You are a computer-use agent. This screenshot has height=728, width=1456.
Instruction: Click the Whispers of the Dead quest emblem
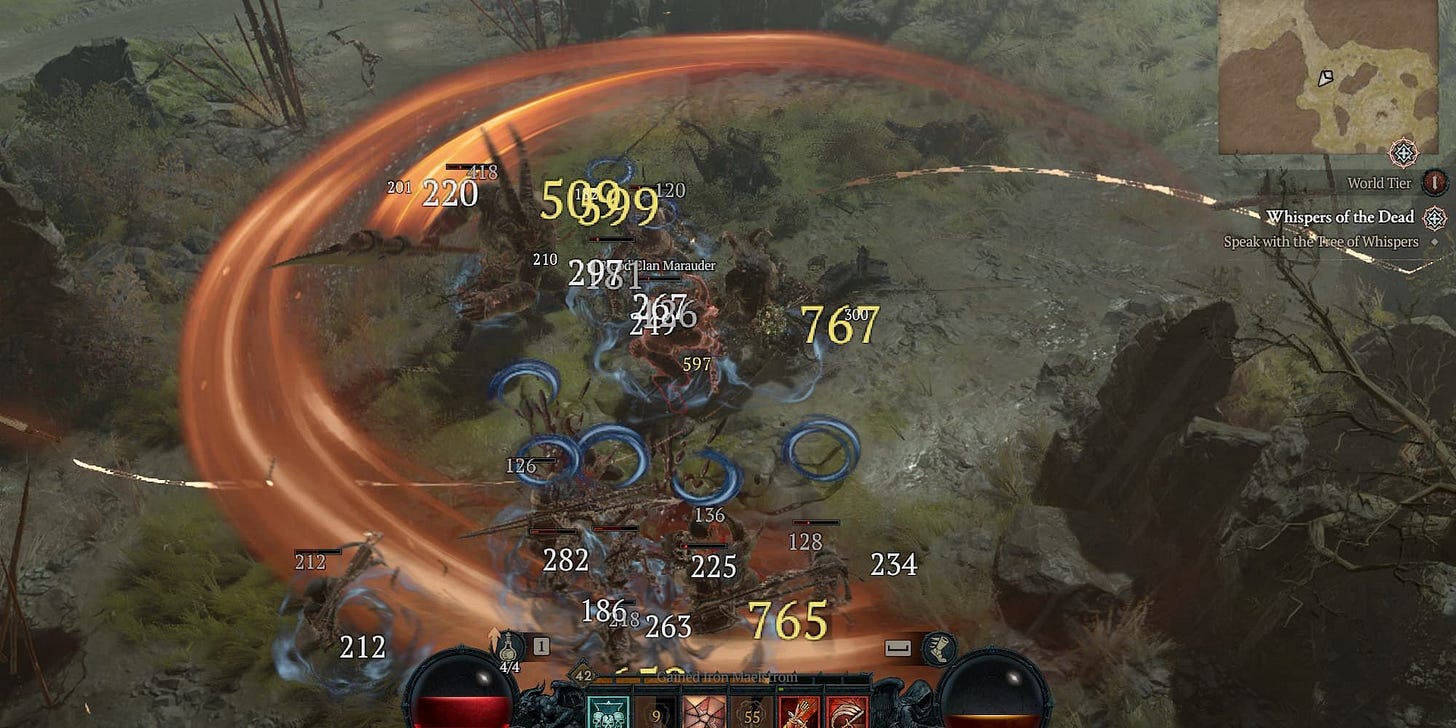pos(1434,219)
